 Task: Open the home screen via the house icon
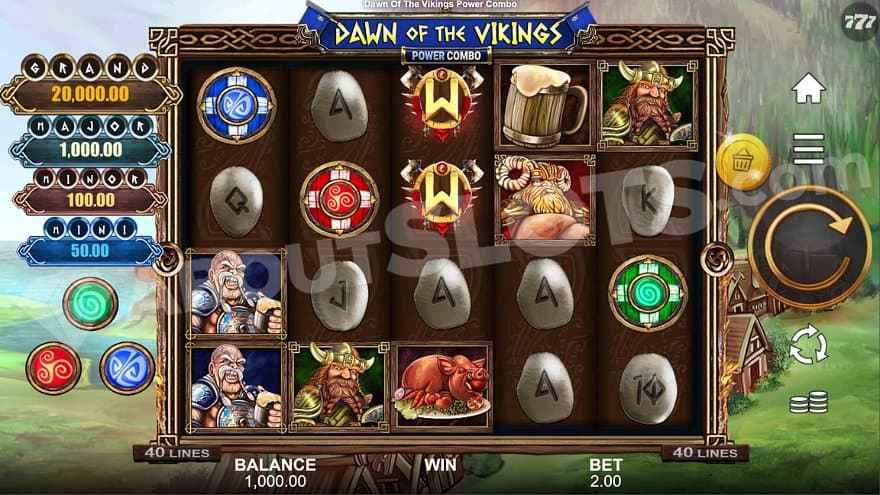click(x=808, y=88)
